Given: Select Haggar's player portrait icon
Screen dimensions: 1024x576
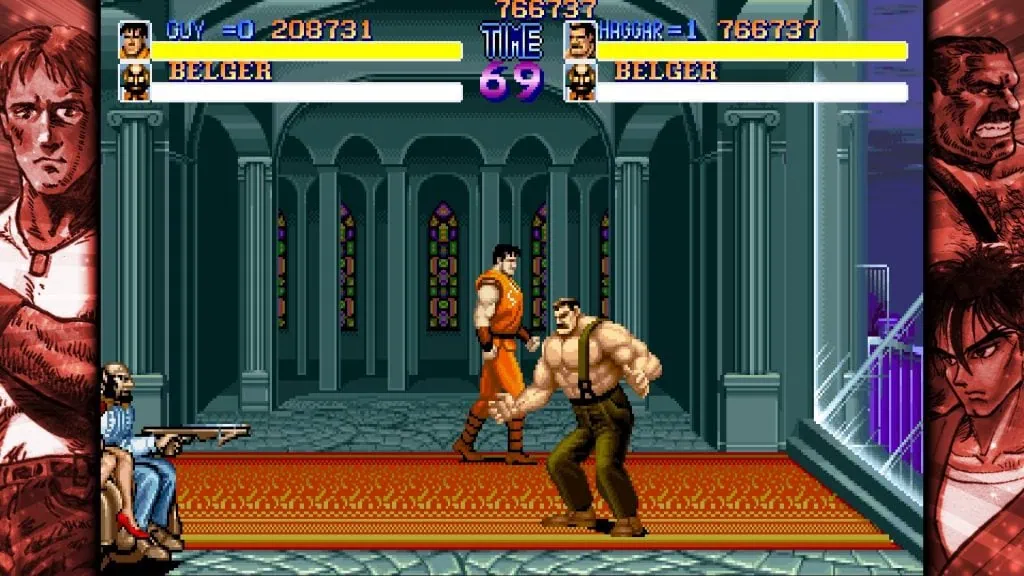Looking at the screenshot, I should coord(580,40).
